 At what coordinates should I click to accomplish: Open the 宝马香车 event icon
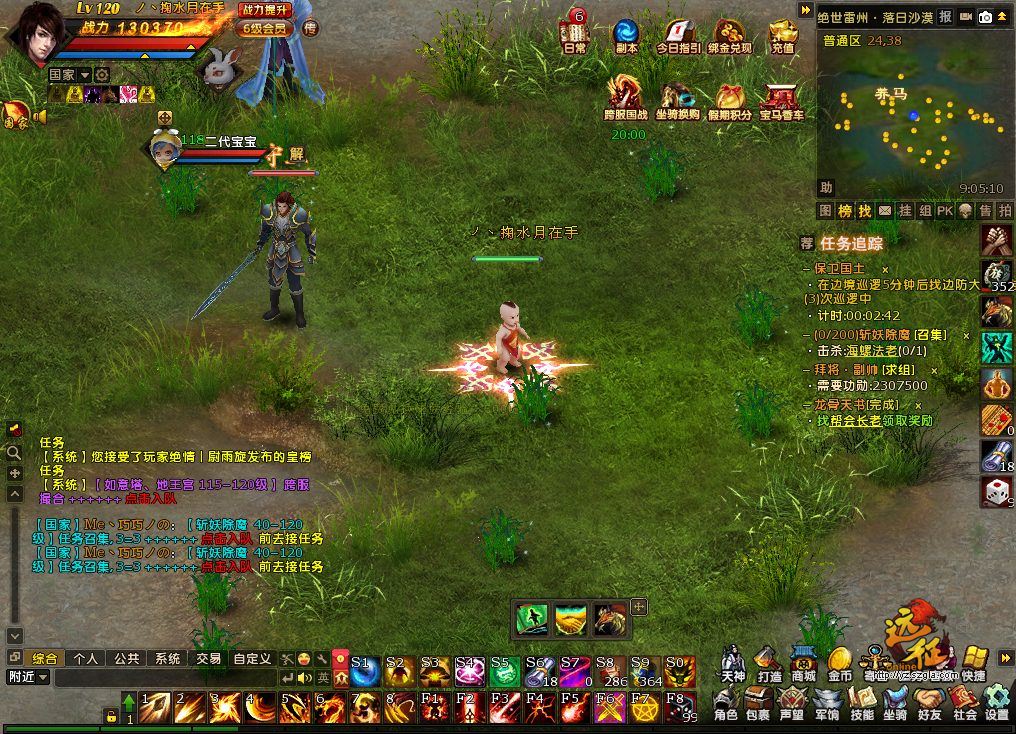coord(782,98)
